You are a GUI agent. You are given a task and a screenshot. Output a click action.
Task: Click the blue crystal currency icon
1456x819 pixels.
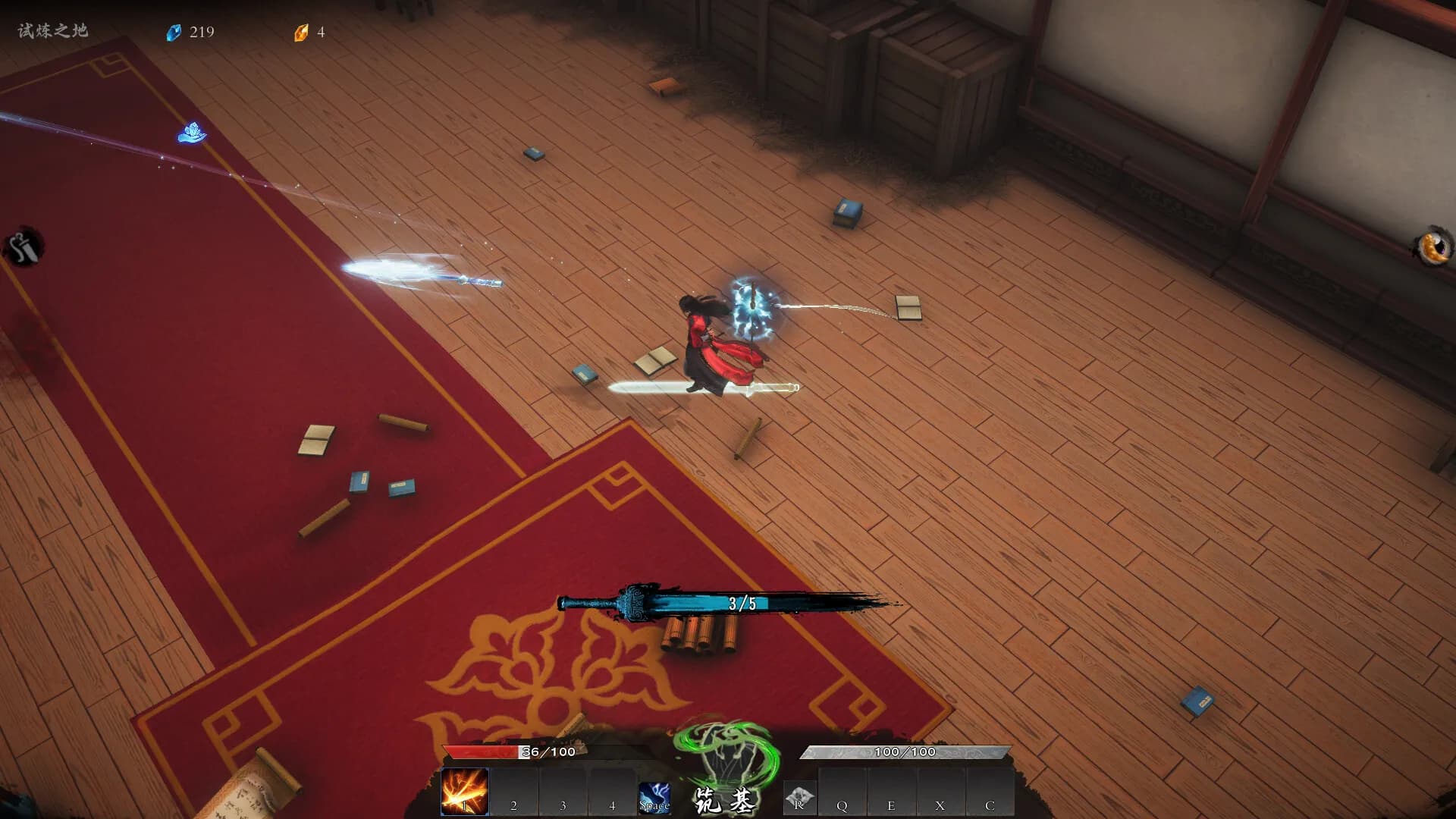coord(174,33)
